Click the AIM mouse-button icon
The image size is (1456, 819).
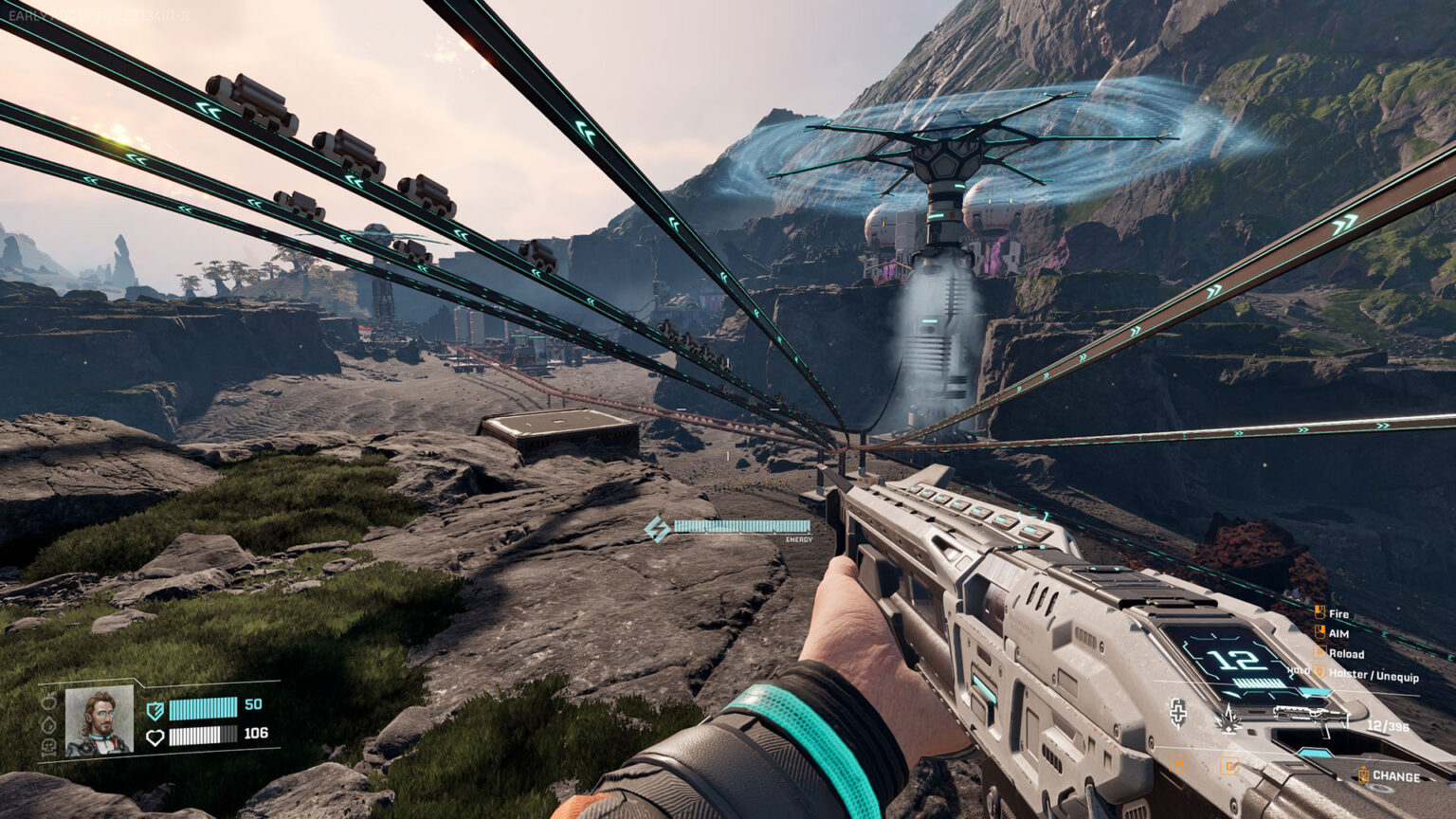click(x=1319, y=632)
